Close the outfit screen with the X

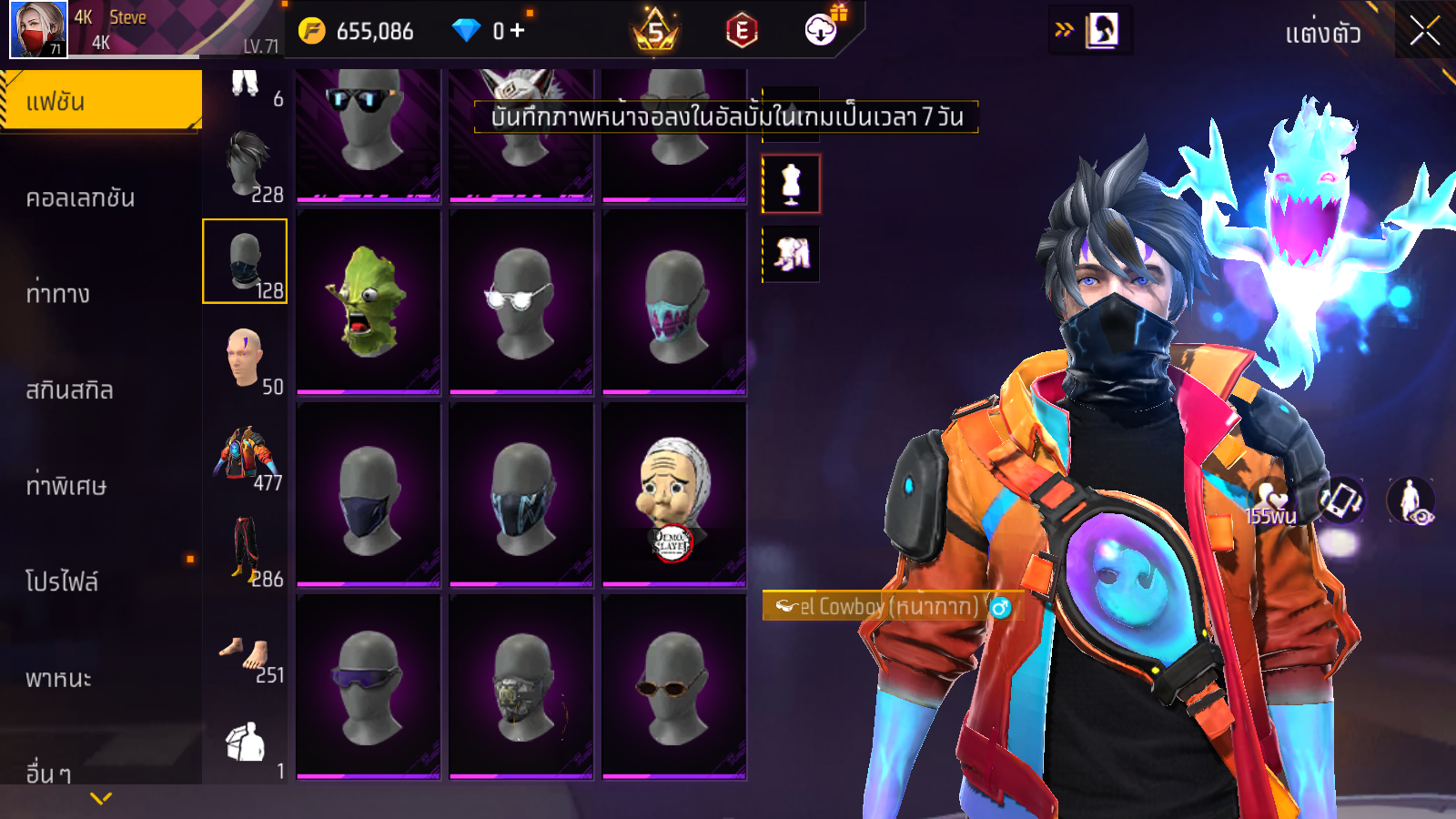[1424, 31]
